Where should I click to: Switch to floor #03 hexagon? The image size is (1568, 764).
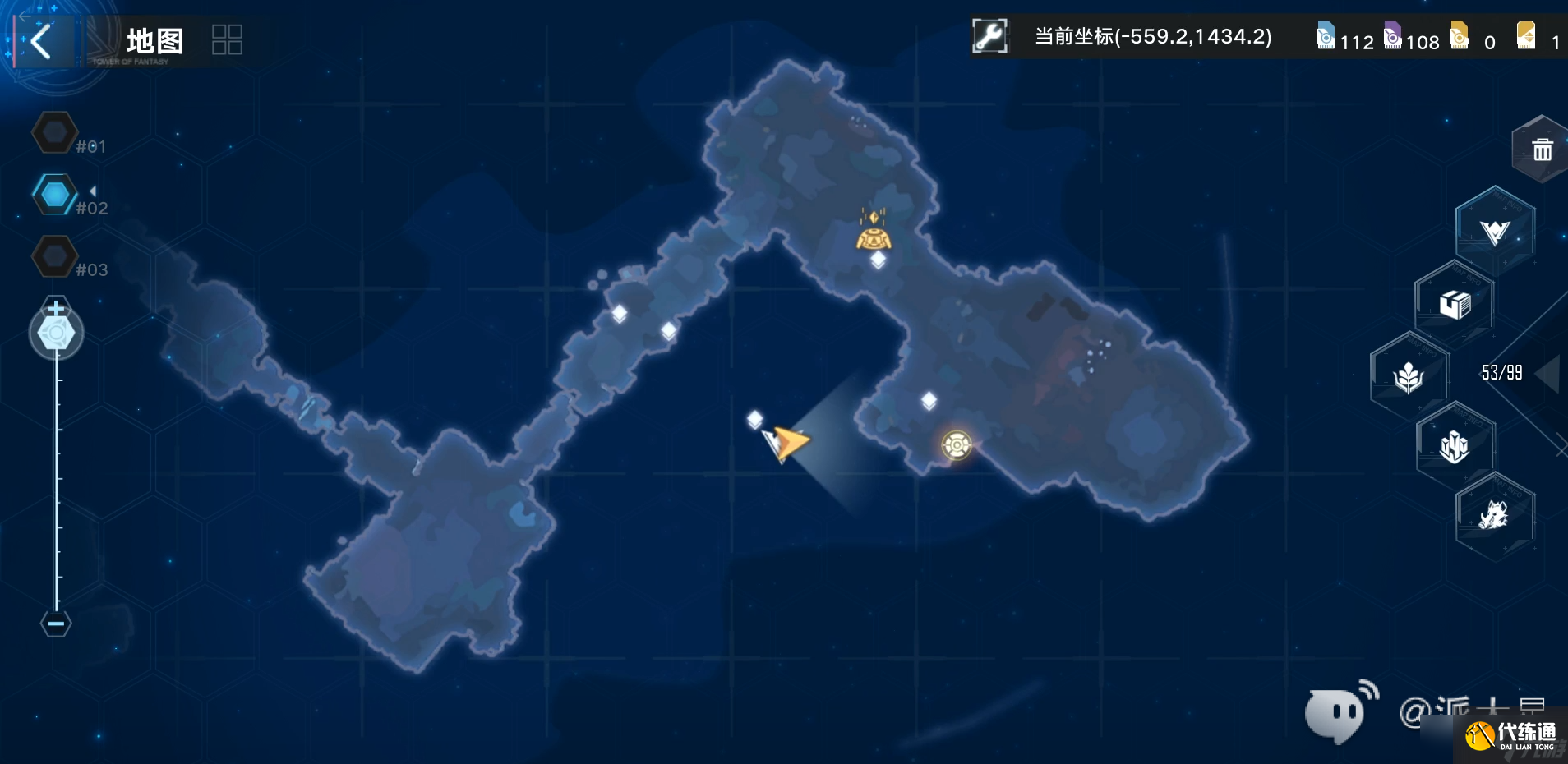tap(54, 256)
